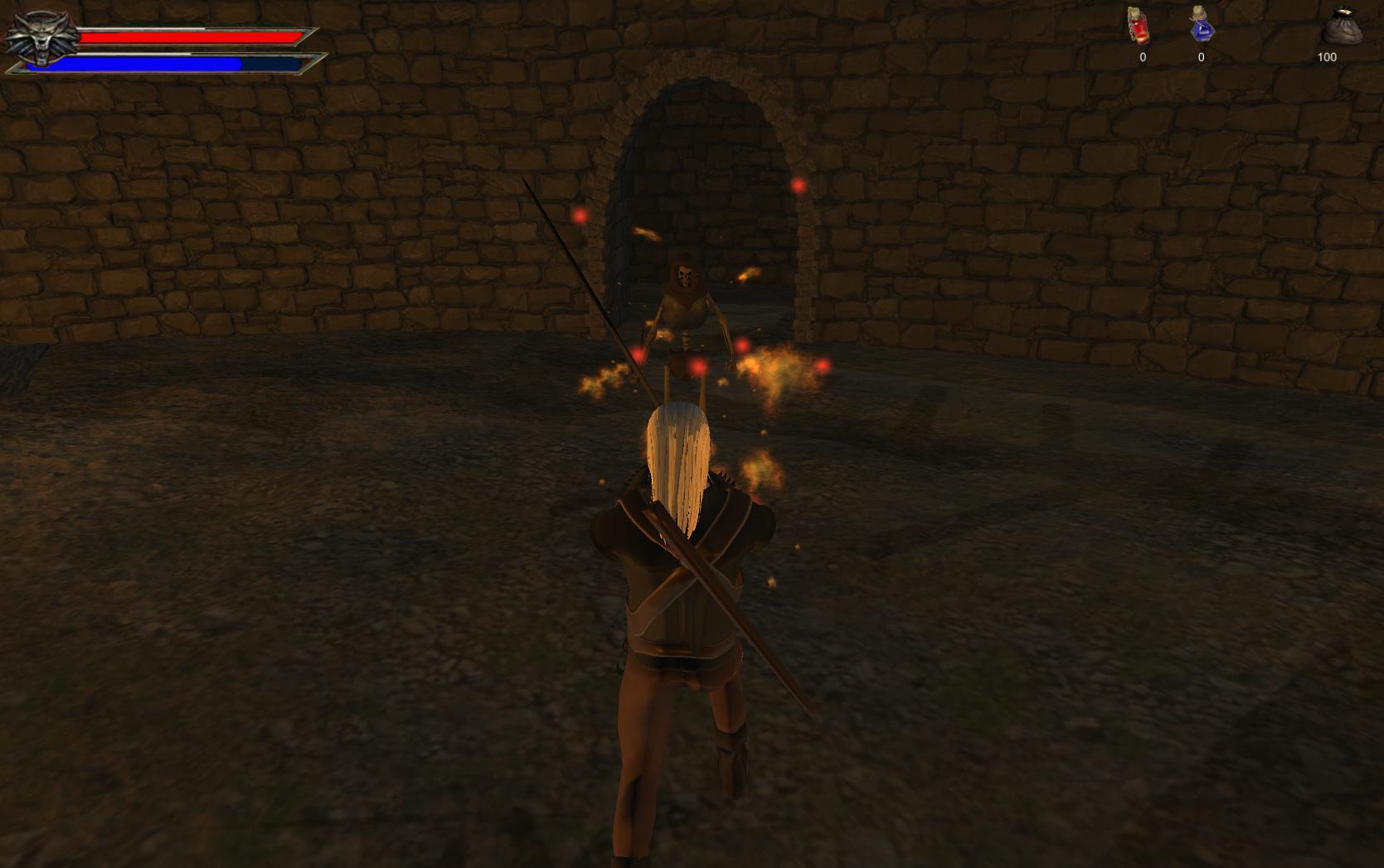Viewport: 1384px width, 868px height.
Task: Select the blue mana potion icon
Action: 1201,29
